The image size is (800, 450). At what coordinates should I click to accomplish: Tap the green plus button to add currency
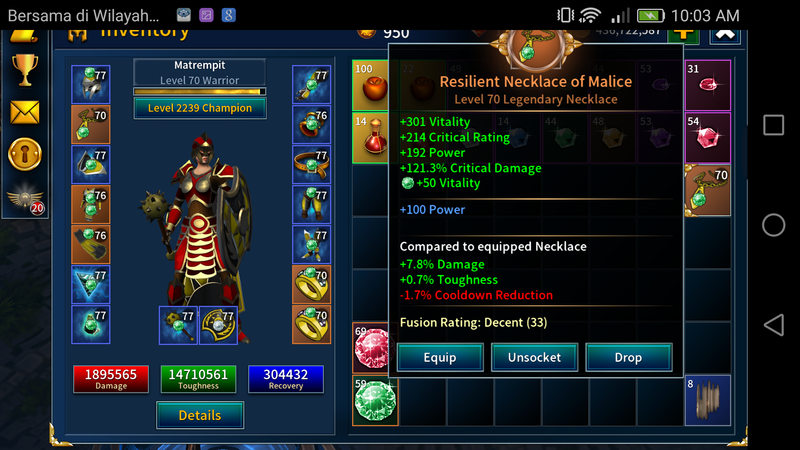tap(684, 31)
